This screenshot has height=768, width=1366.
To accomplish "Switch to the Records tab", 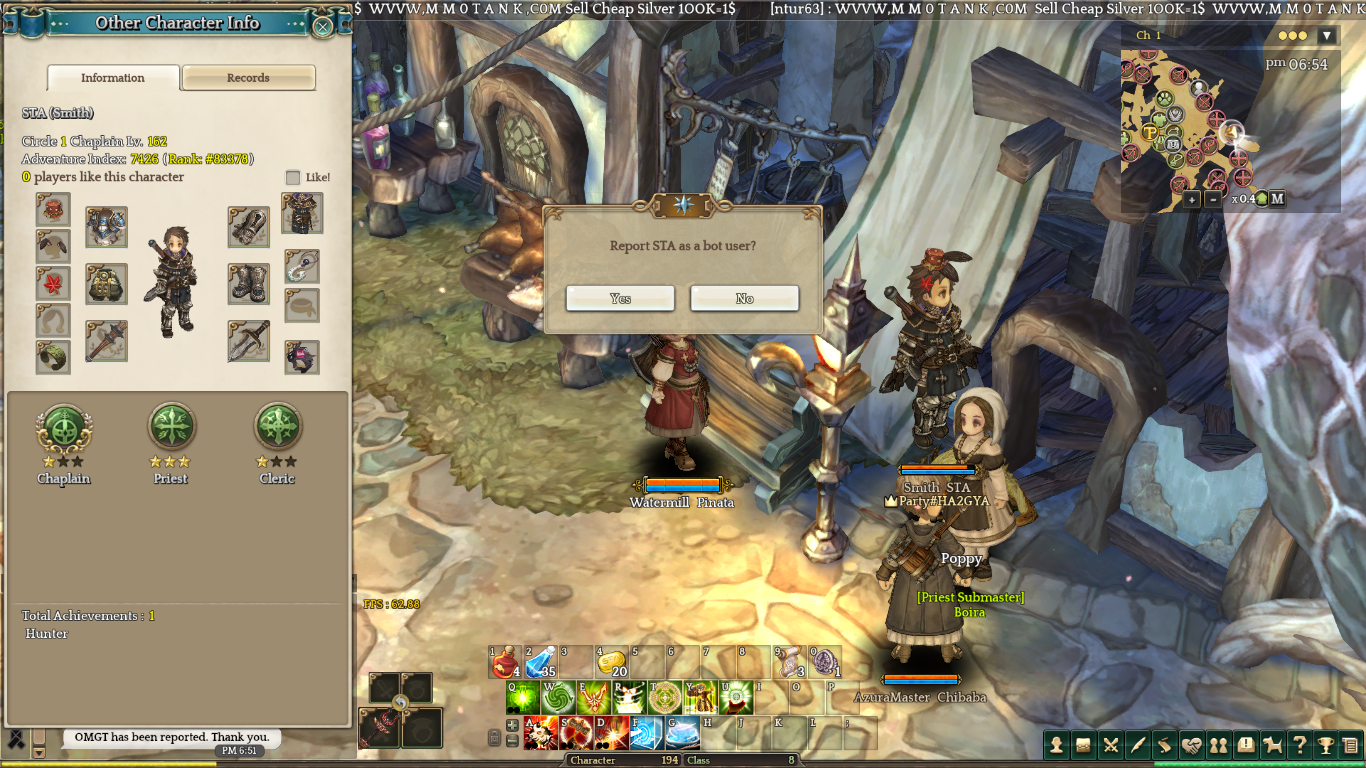I will pos(248,78).
